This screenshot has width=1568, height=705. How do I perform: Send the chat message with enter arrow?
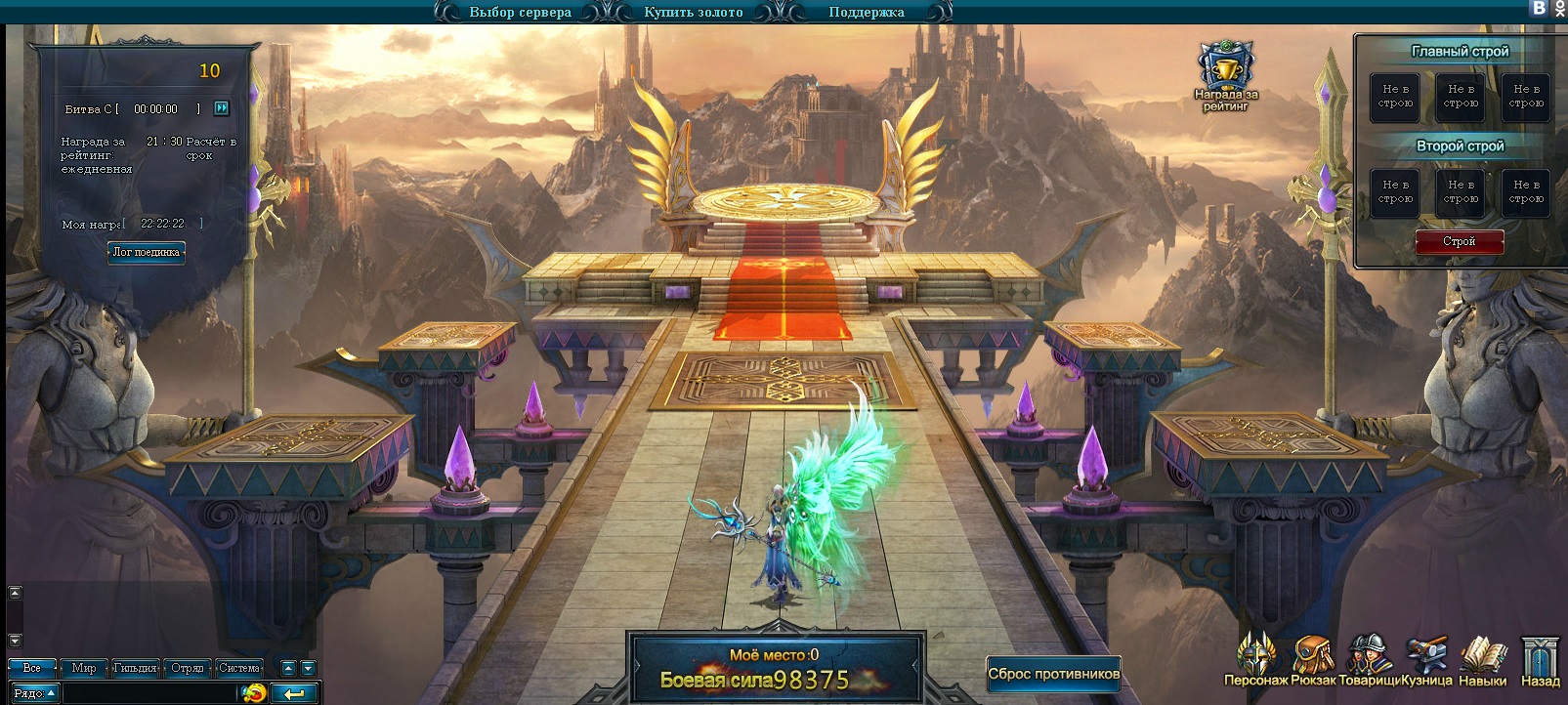(294, 693)
